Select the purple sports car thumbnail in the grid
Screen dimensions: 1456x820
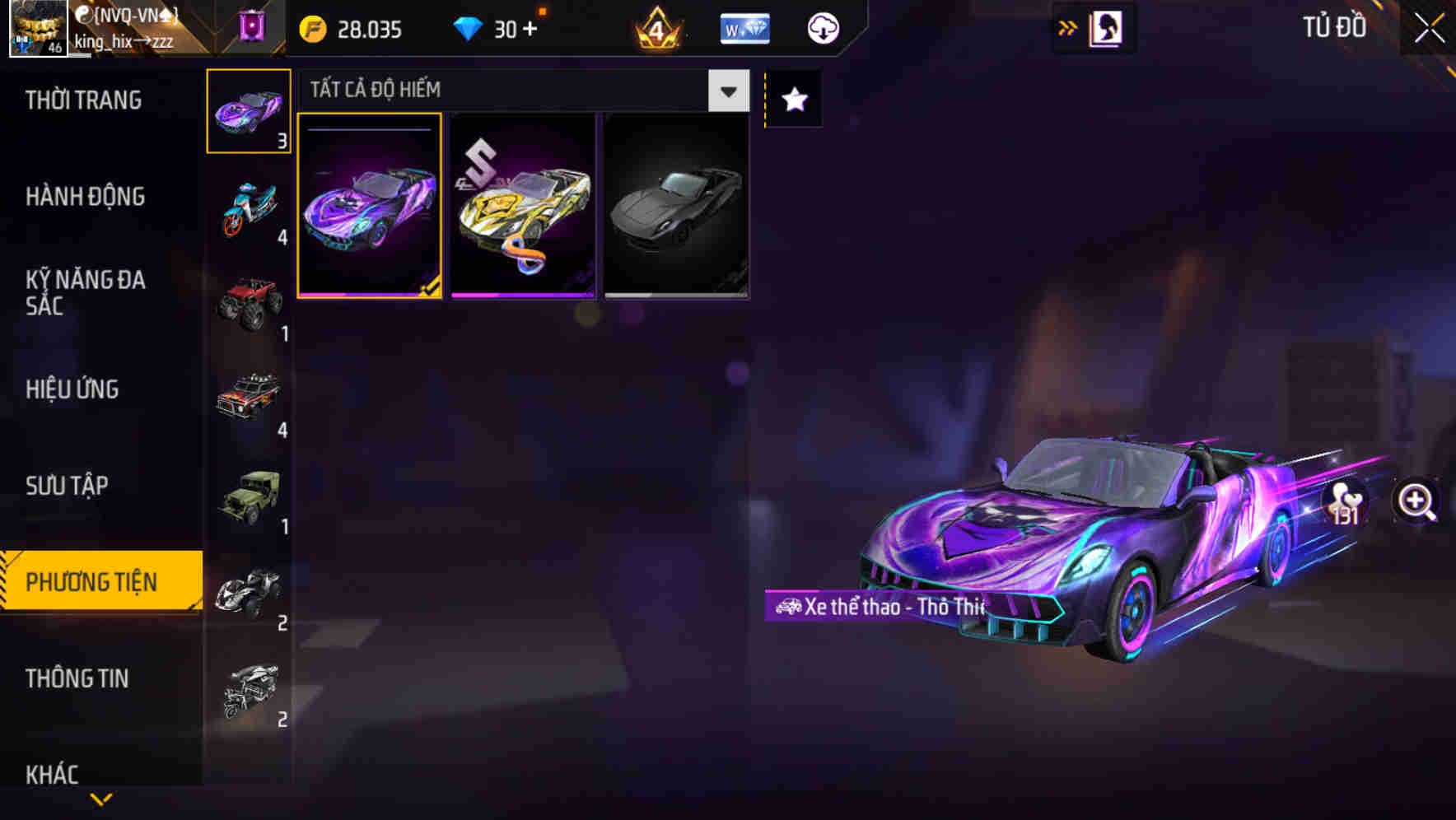pos(370,206)
